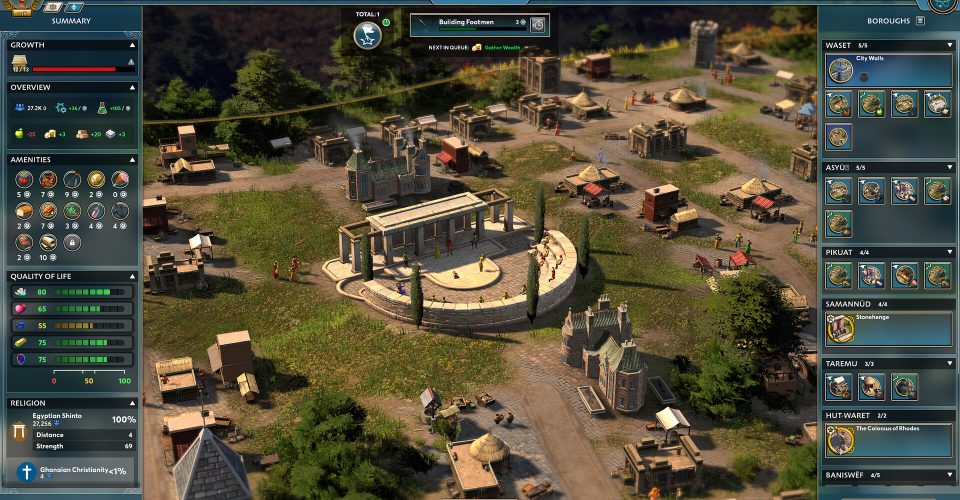Collapse the Amenities section

[132, 159]
